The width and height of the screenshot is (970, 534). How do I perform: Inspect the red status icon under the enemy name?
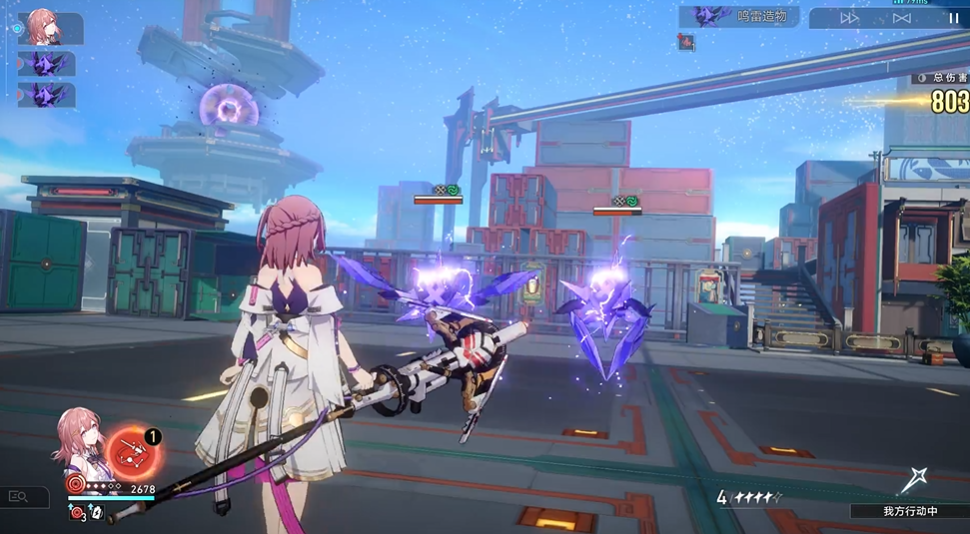coord(686,42)
